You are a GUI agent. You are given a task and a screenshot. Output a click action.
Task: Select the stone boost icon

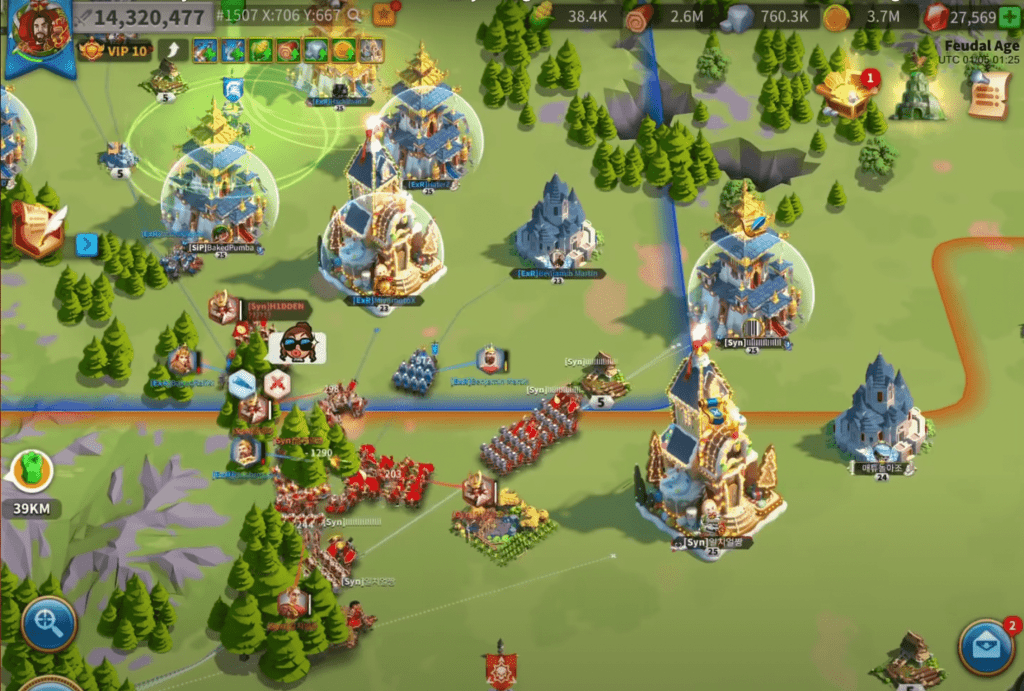[x=316, y=50]
